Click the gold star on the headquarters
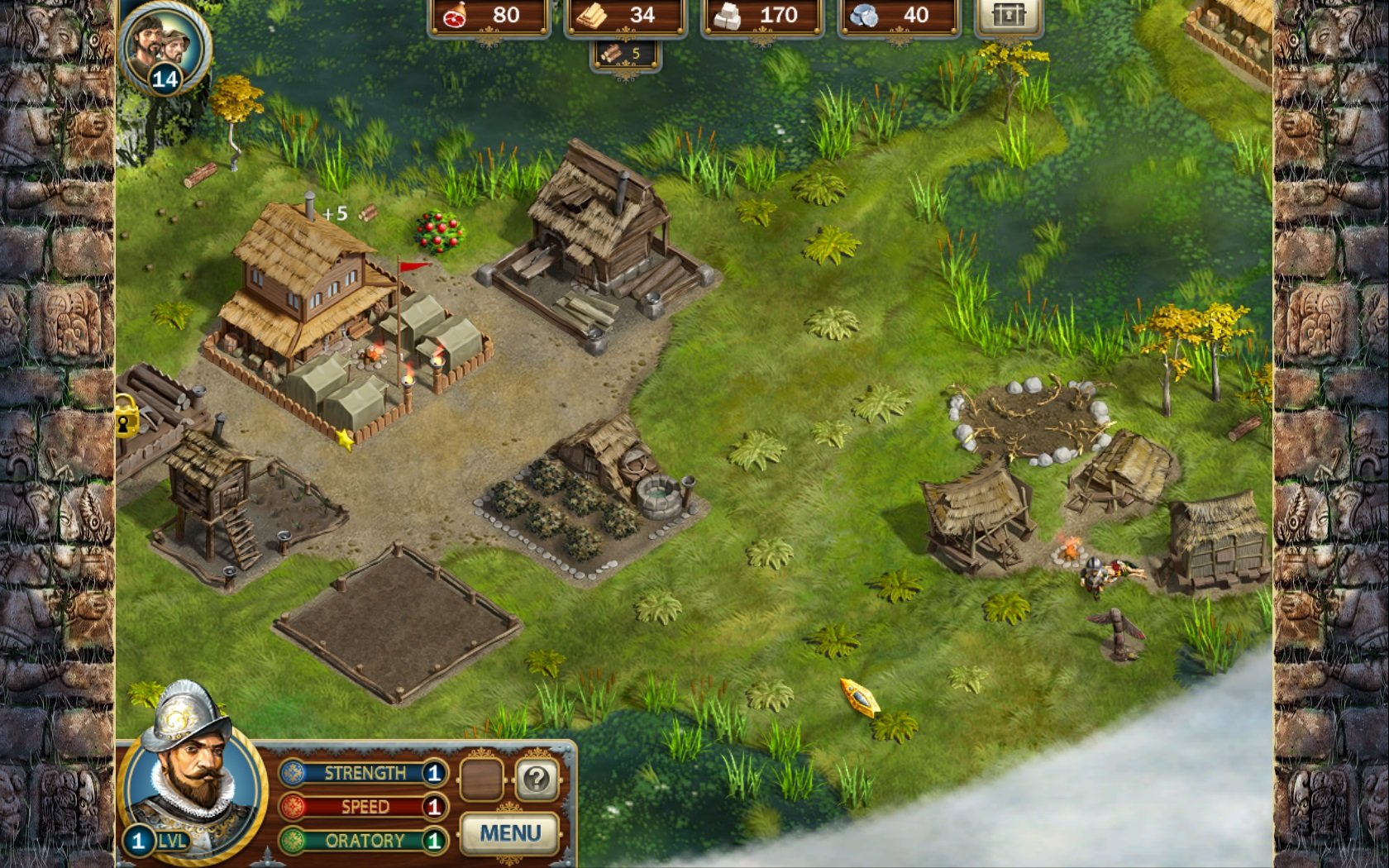Image resolution: width=1389 pixels, height=868 pixels. coord(345,439)
